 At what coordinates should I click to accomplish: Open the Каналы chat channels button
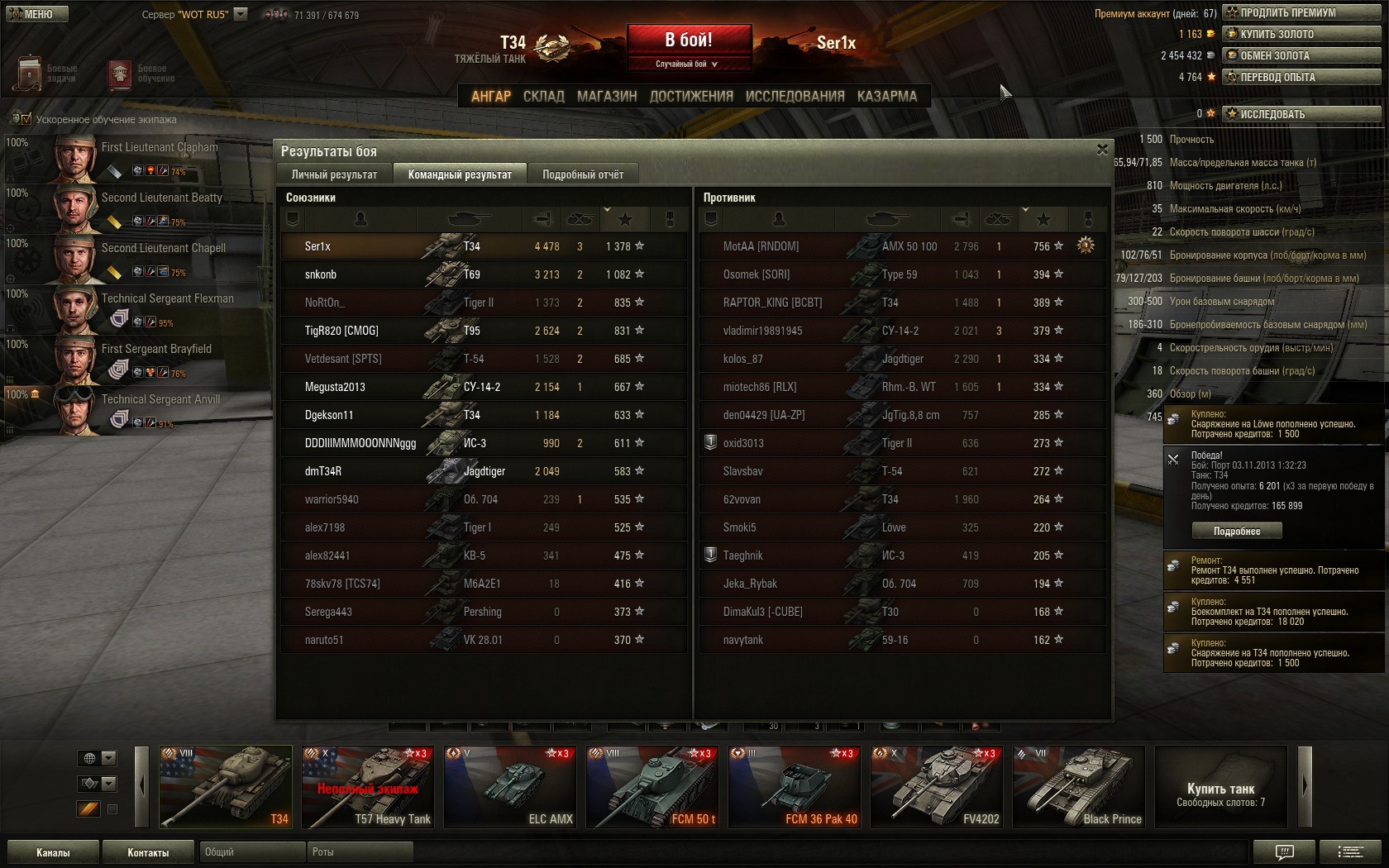coord(53,852)
